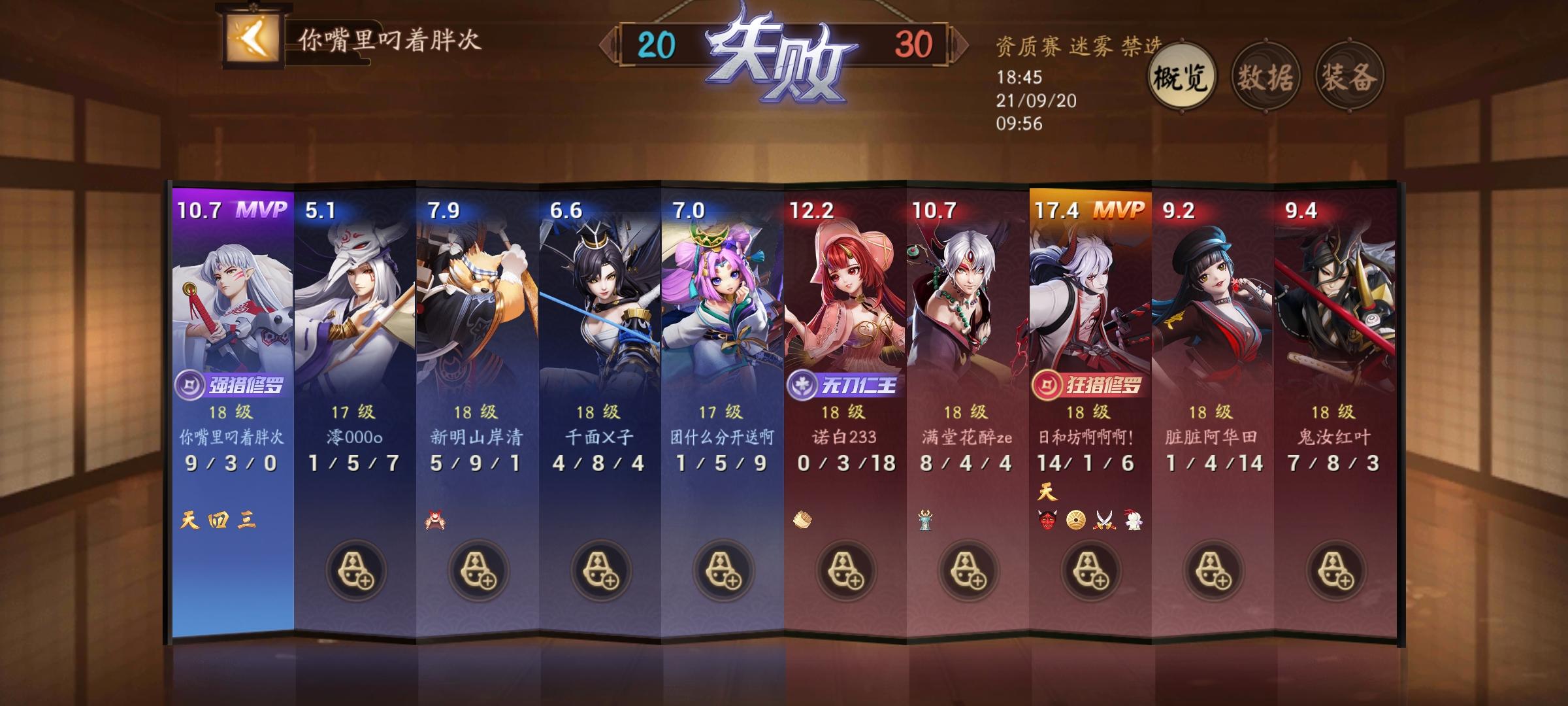Click the fist medal under 诺白233
Image resolution: width=1568 pixels, height=706 pixels.
click(802, 519)
